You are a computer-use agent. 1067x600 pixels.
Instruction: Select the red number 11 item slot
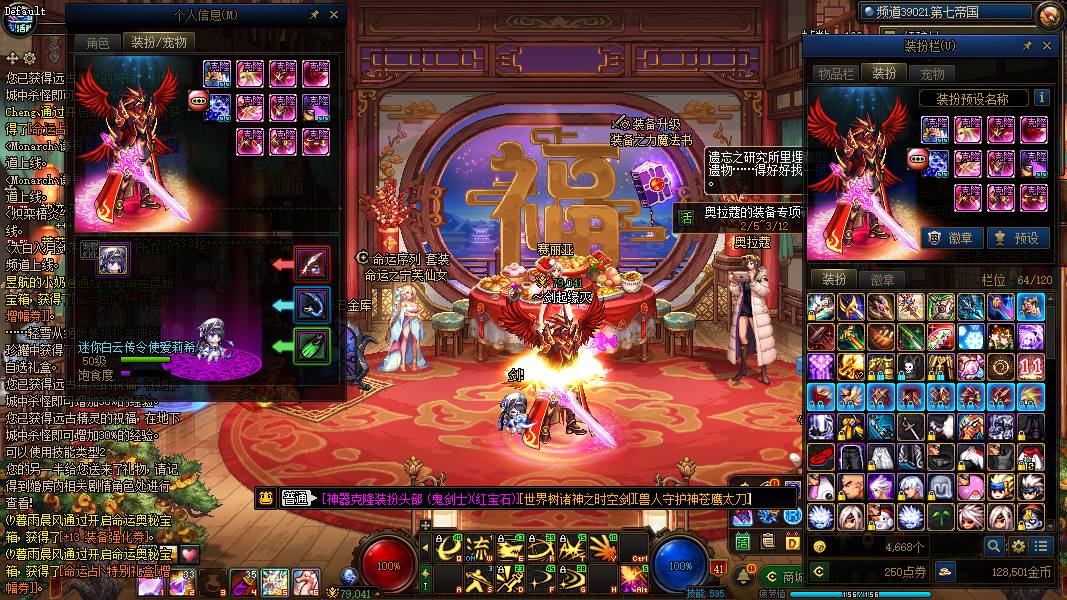coord(1031,367)
